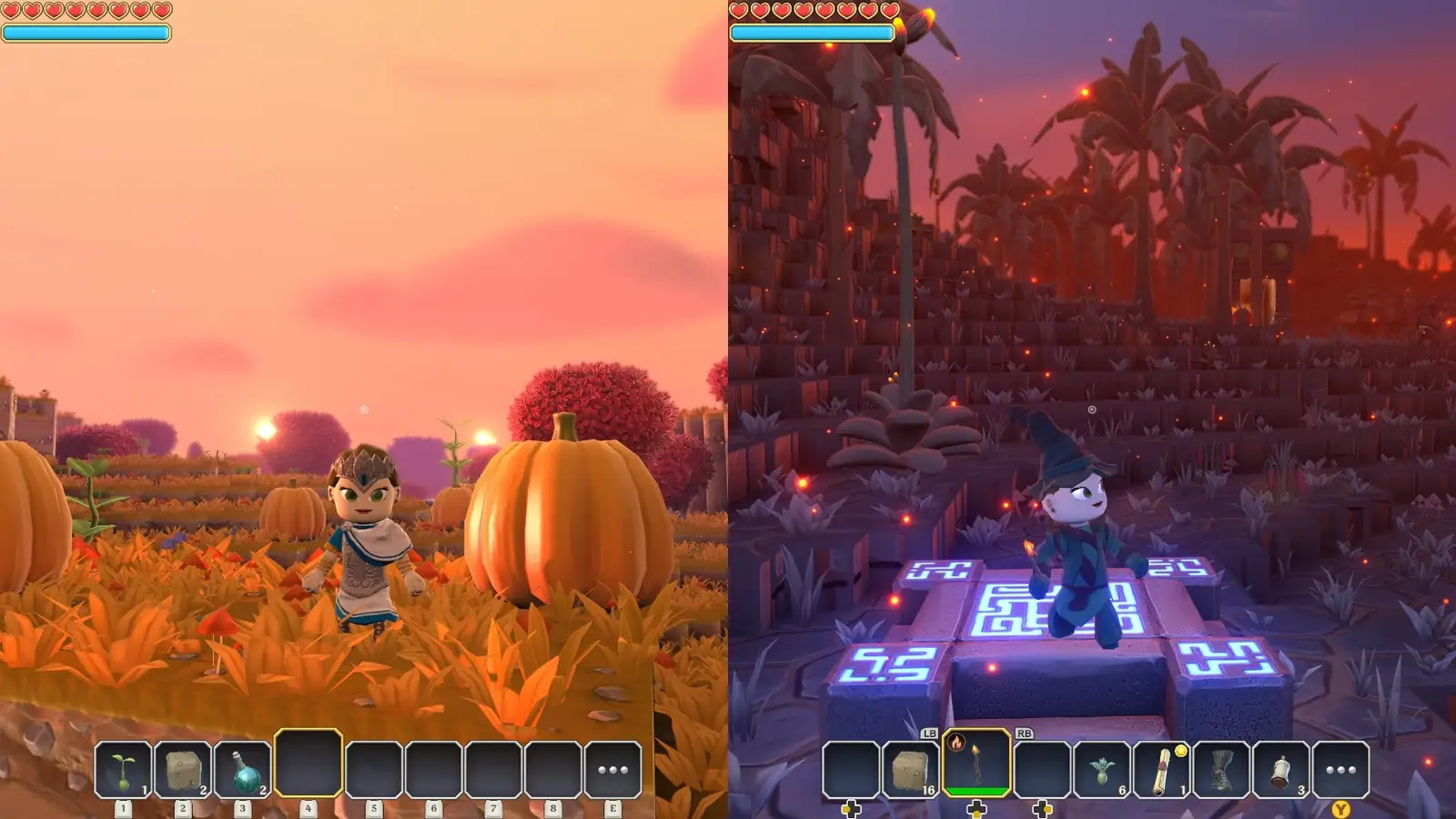Screen dimensions: 1456x819
Task: Select the blue potion in hotbar slot 3
Action: pyautogui.click(x=243, y=769)
